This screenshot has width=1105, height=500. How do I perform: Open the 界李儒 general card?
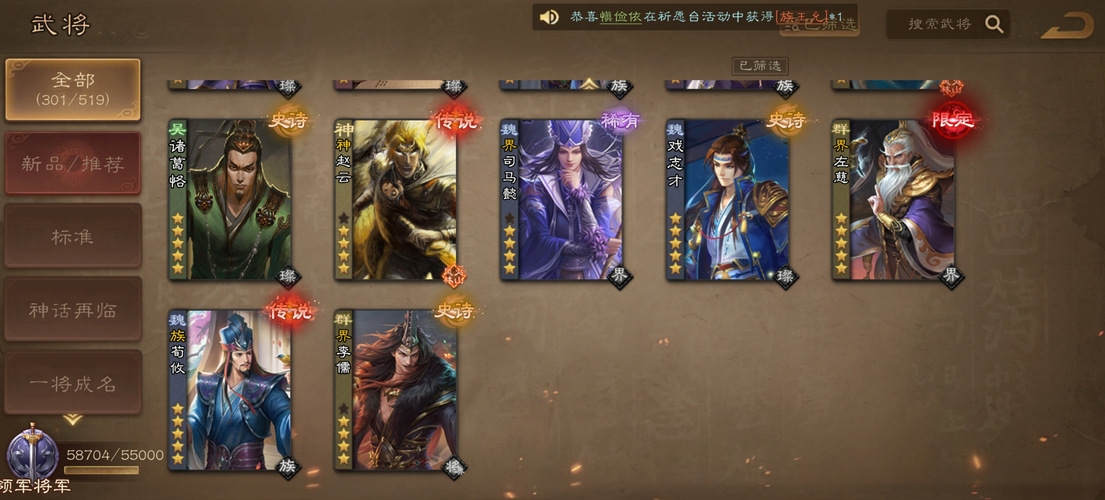click(x=397, y=390)
